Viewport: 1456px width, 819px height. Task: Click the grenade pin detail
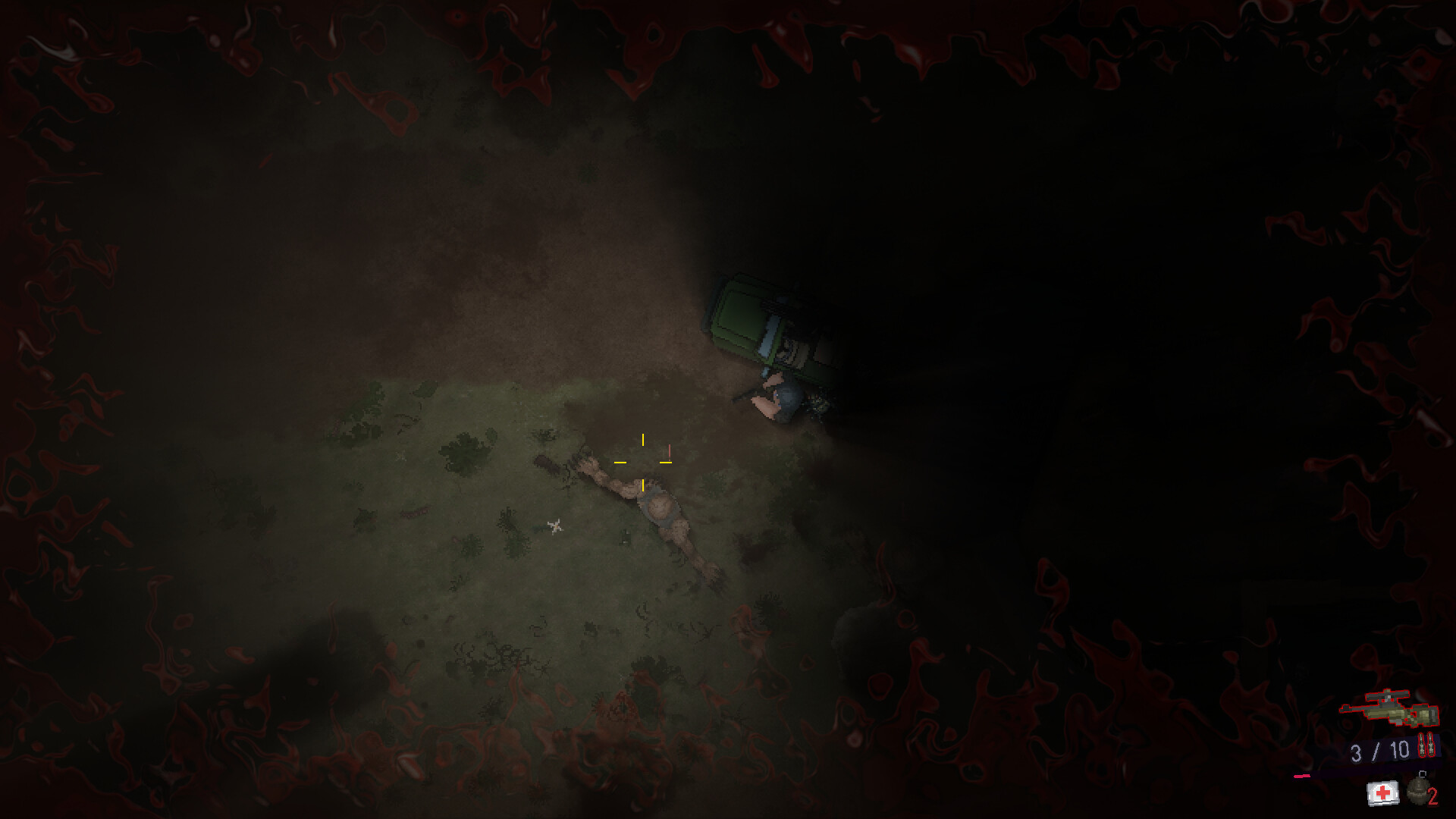(x=1421, y=774)
